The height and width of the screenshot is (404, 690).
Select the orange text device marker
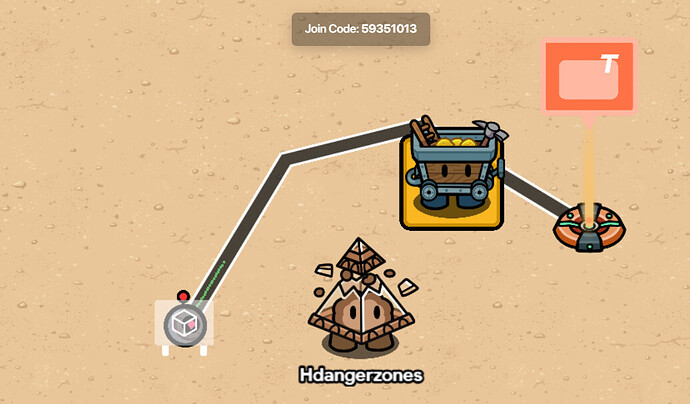pyautogui.click(x=589, y=78)
